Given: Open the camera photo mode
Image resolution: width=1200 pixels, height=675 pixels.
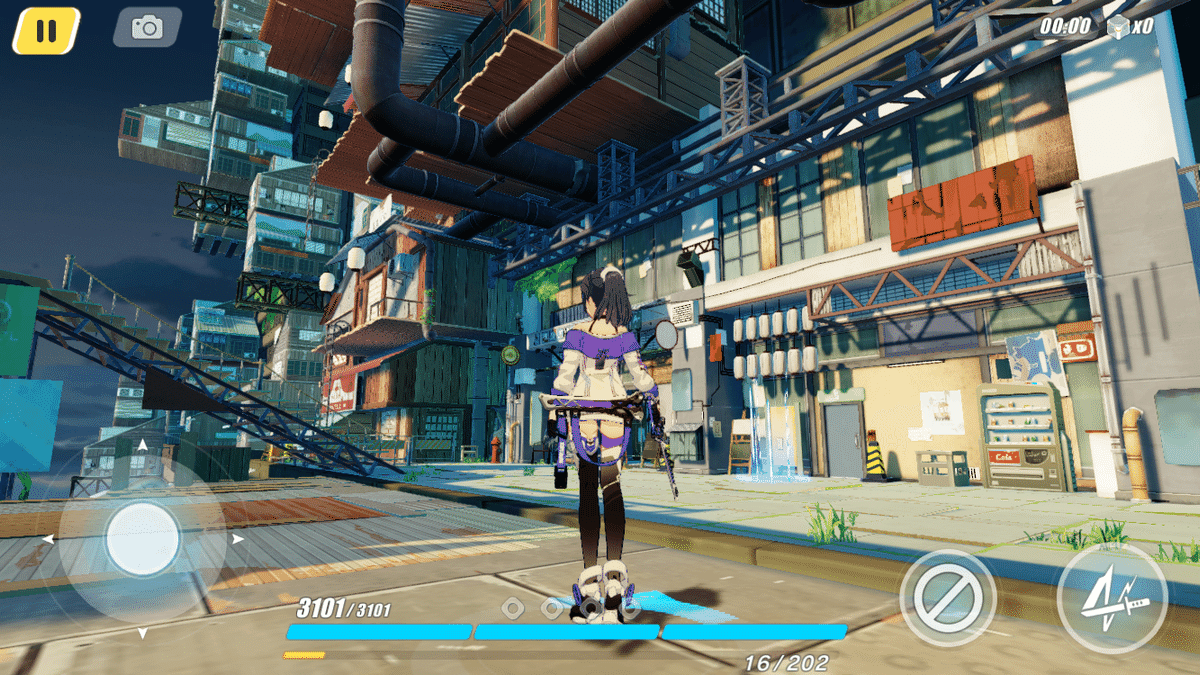Looking at the screenshot, I should point(147,28).
